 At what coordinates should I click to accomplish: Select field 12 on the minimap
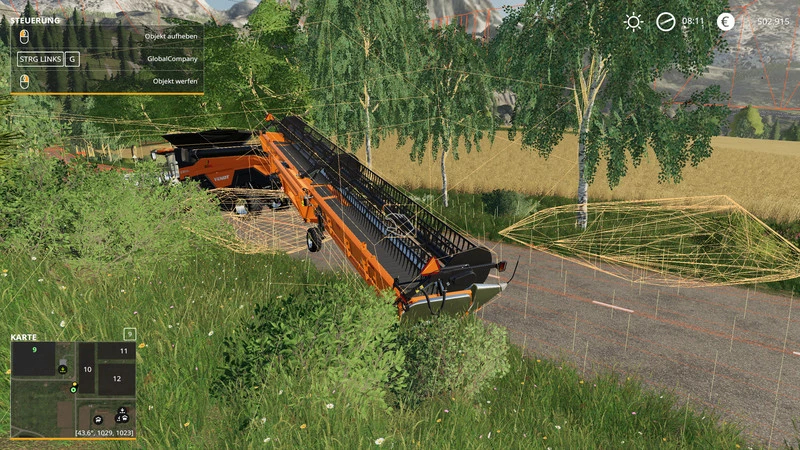(116, 379)
